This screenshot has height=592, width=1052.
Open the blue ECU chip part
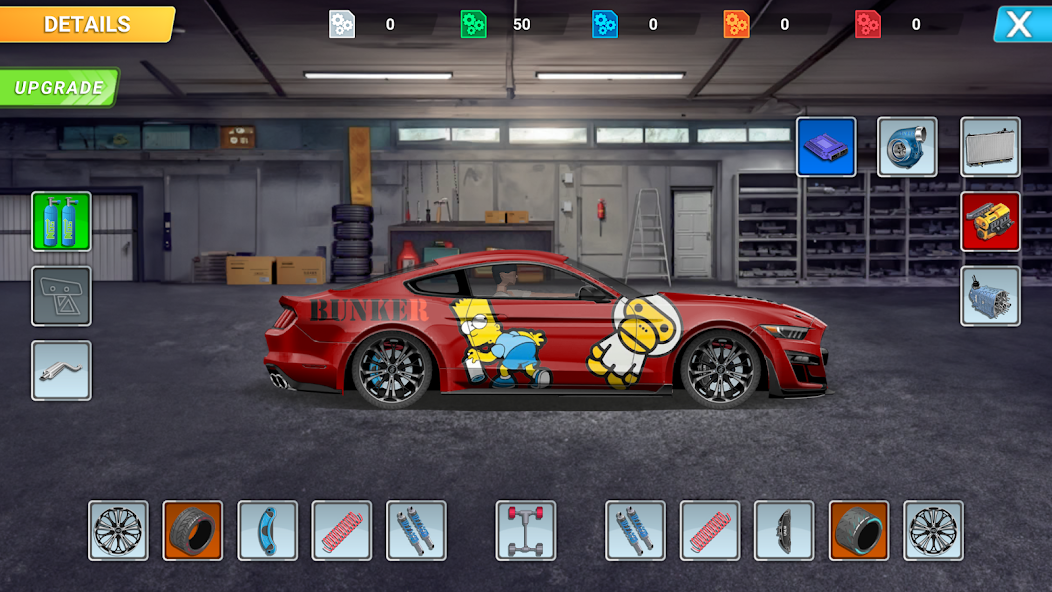(x=826, y=147)
